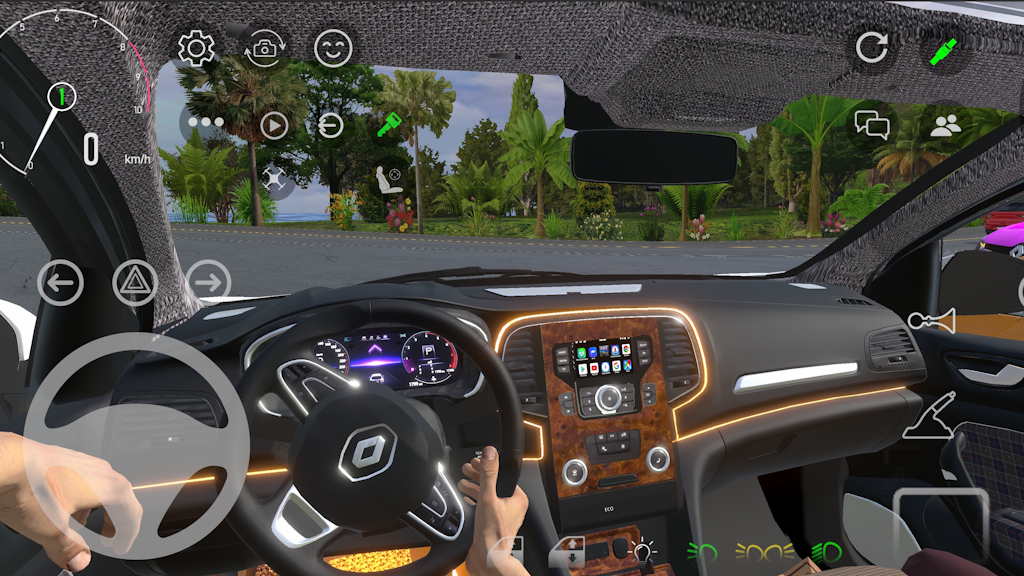Reset the car with the circular arrow
This screenshot has height=576, width=1024.
[872, 48]
